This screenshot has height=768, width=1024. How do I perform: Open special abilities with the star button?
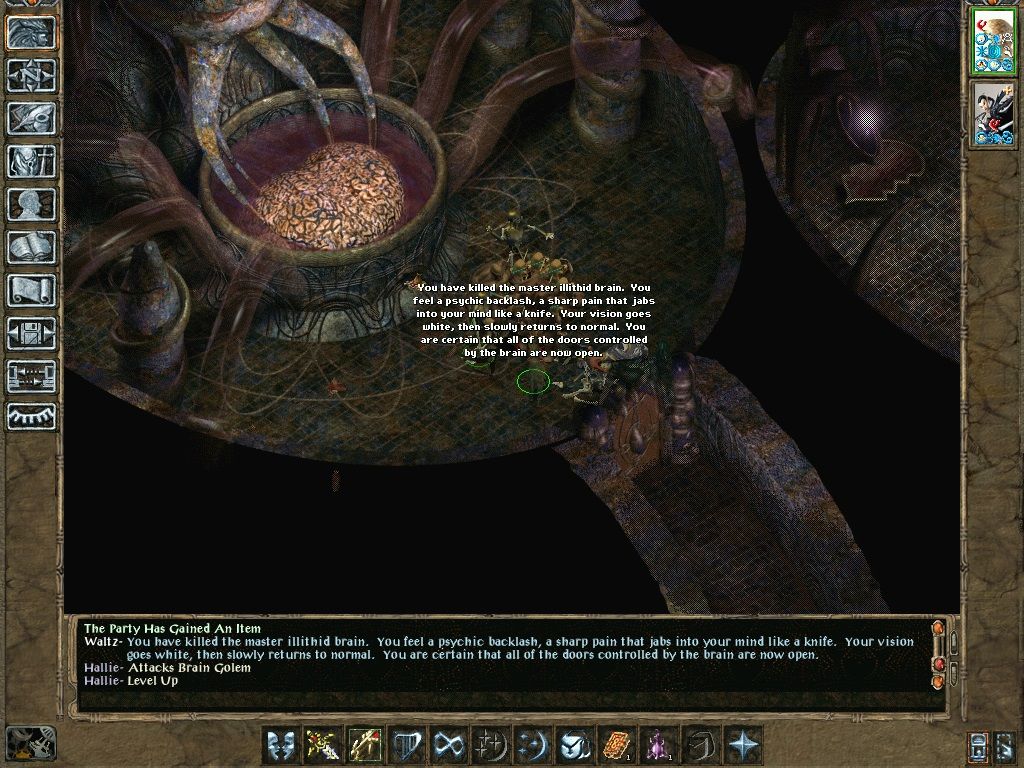[744, 746]
